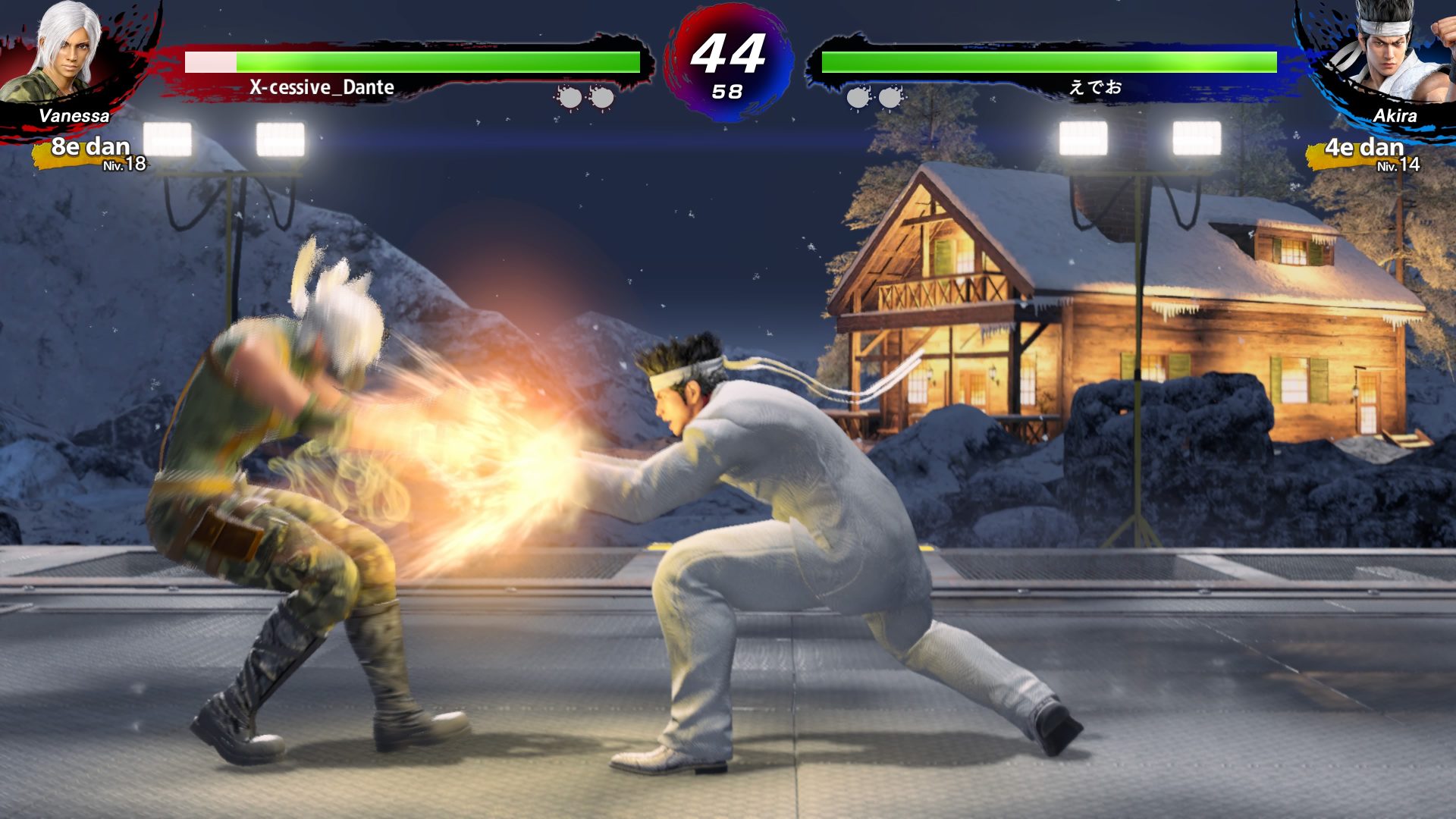The width and height of the screenshot is (1456, 819).
Task: Click the depleted red section of Vanessa's health bar
Action: pyautogui.click(x=209, y=62)
